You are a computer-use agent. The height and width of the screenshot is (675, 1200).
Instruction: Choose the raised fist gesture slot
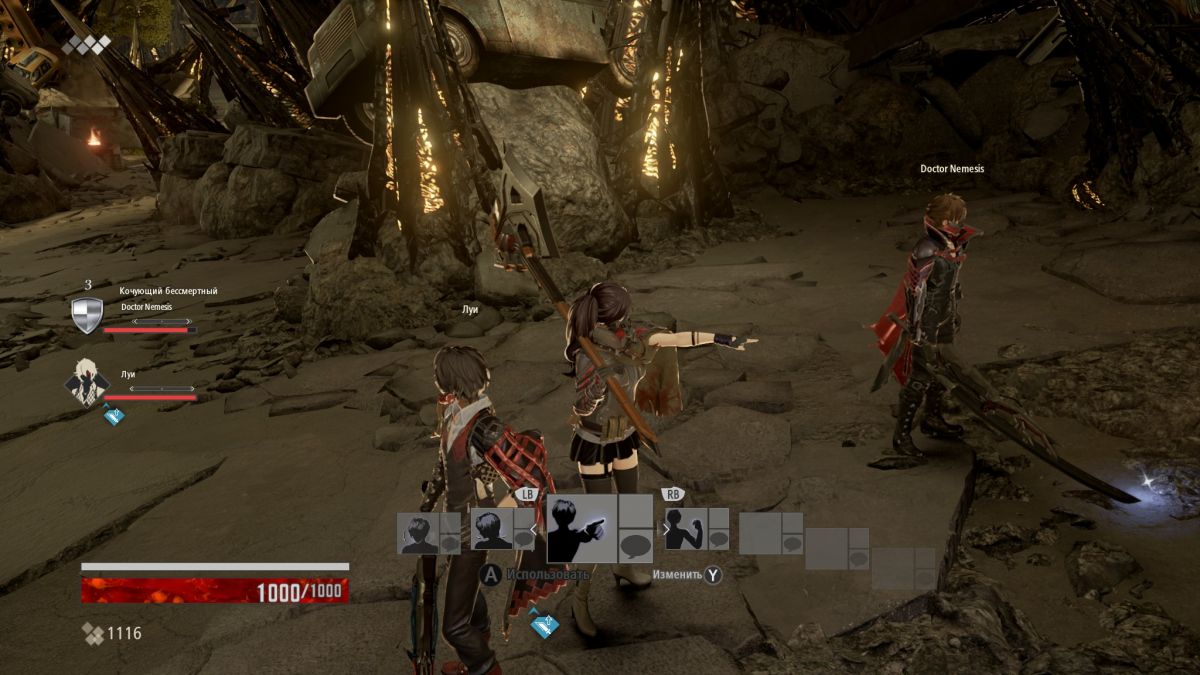tap(685, 529)
